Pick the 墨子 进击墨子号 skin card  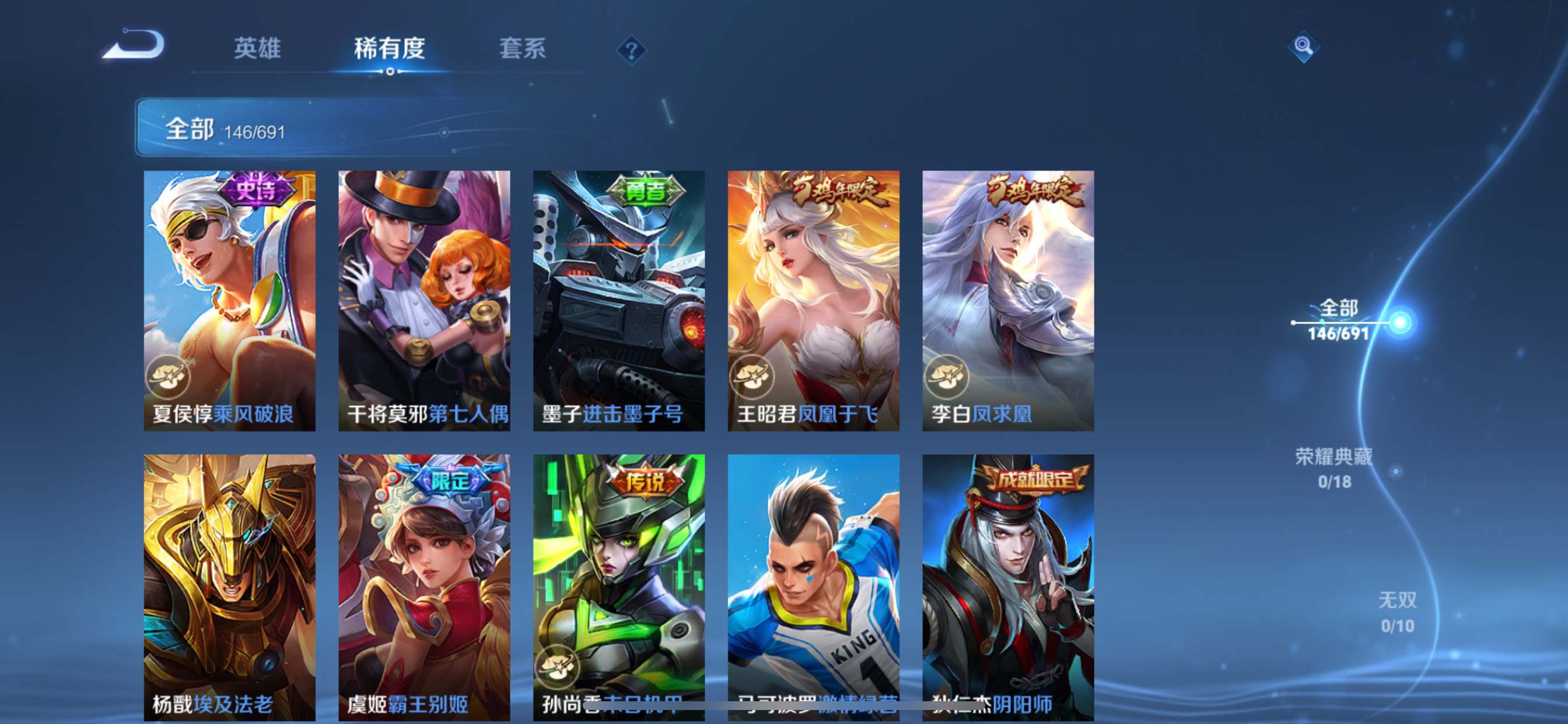(x=619, y=301)
